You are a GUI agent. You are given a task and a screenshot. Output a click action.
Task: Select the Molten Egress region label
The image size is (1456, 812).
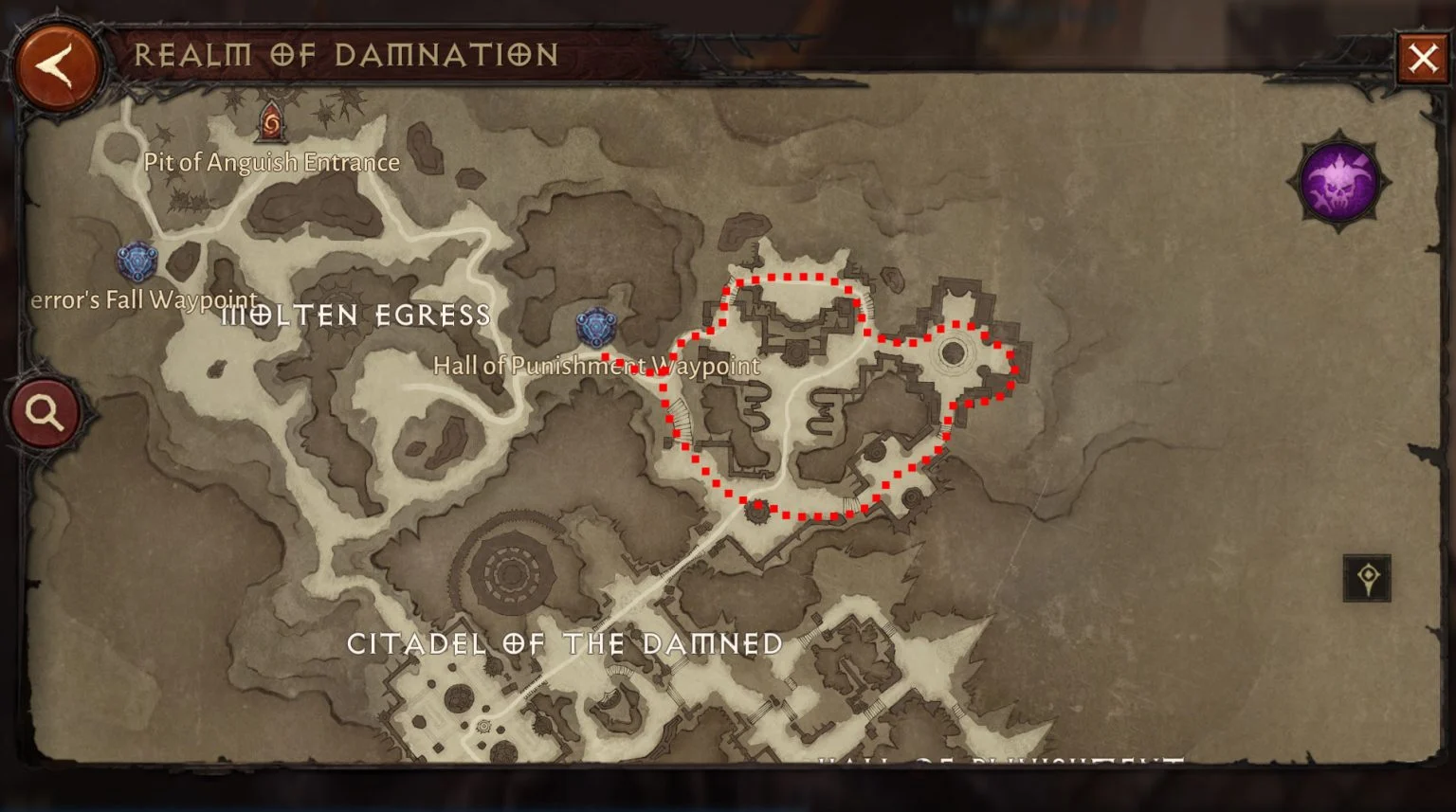coord(356,316)
